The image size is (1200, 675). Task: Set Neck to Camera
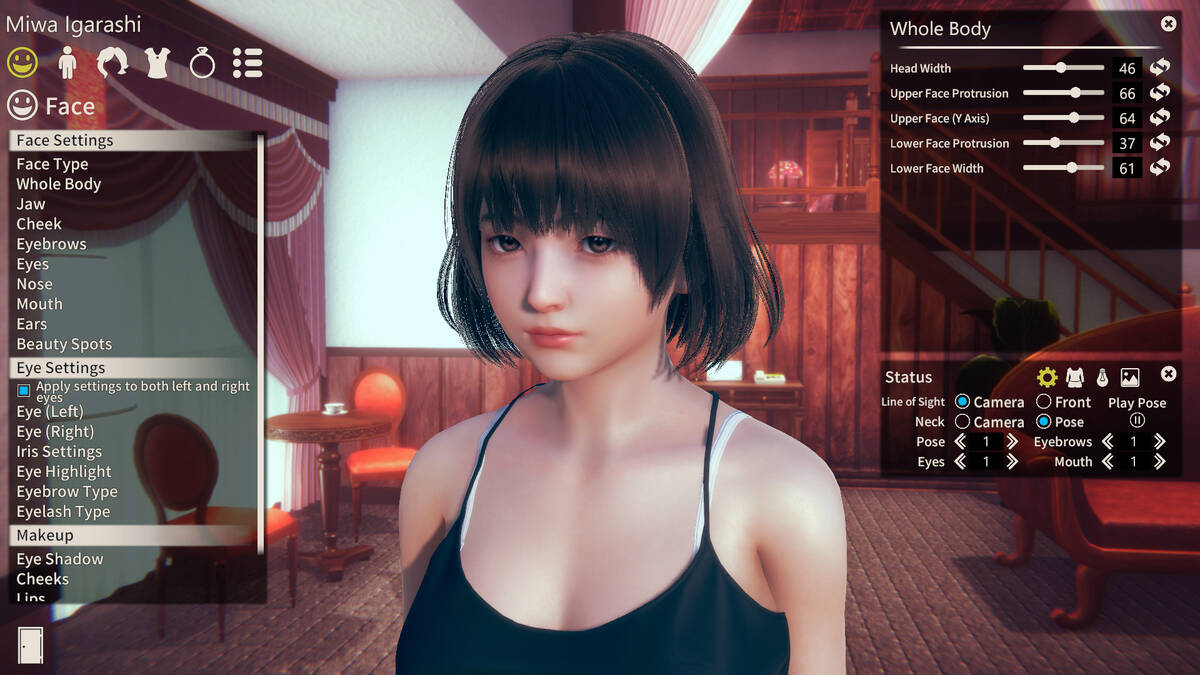pos(963,422)
